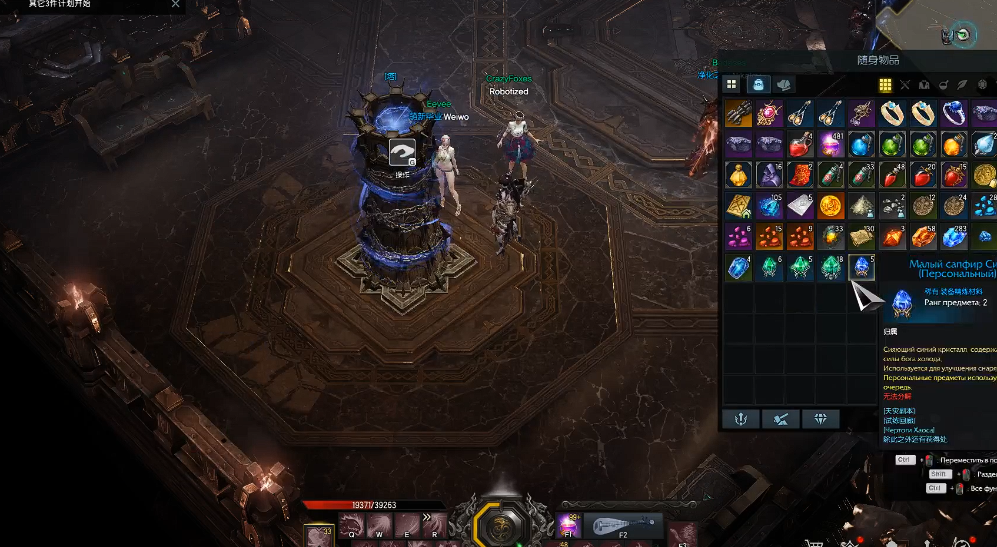Use the F1 purple potion quick slot
The width and height of the screenshot is (997, 547).
pos(569,525)
